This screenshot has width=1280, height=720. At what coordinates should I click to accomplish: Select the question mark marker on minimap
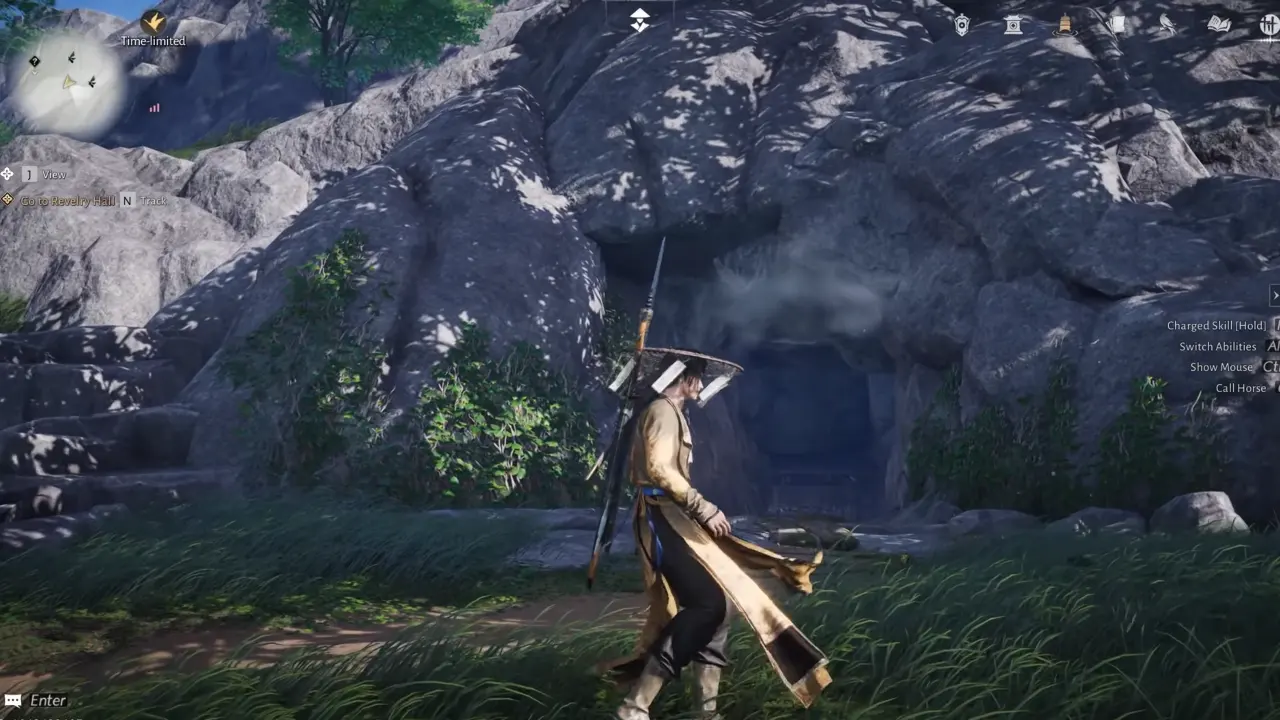[x=35, y=62]
